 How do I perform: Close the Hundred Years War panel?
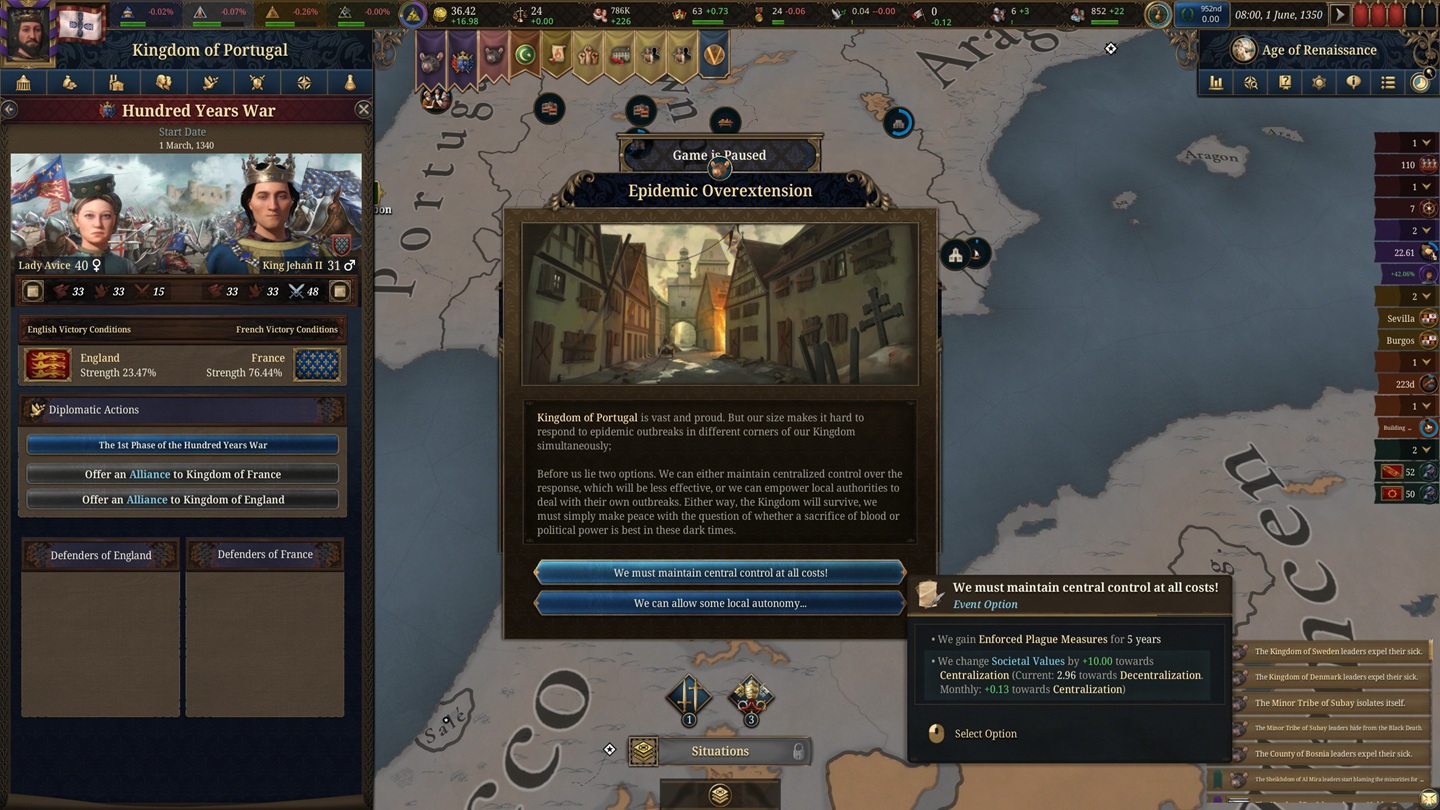[363, 110]
